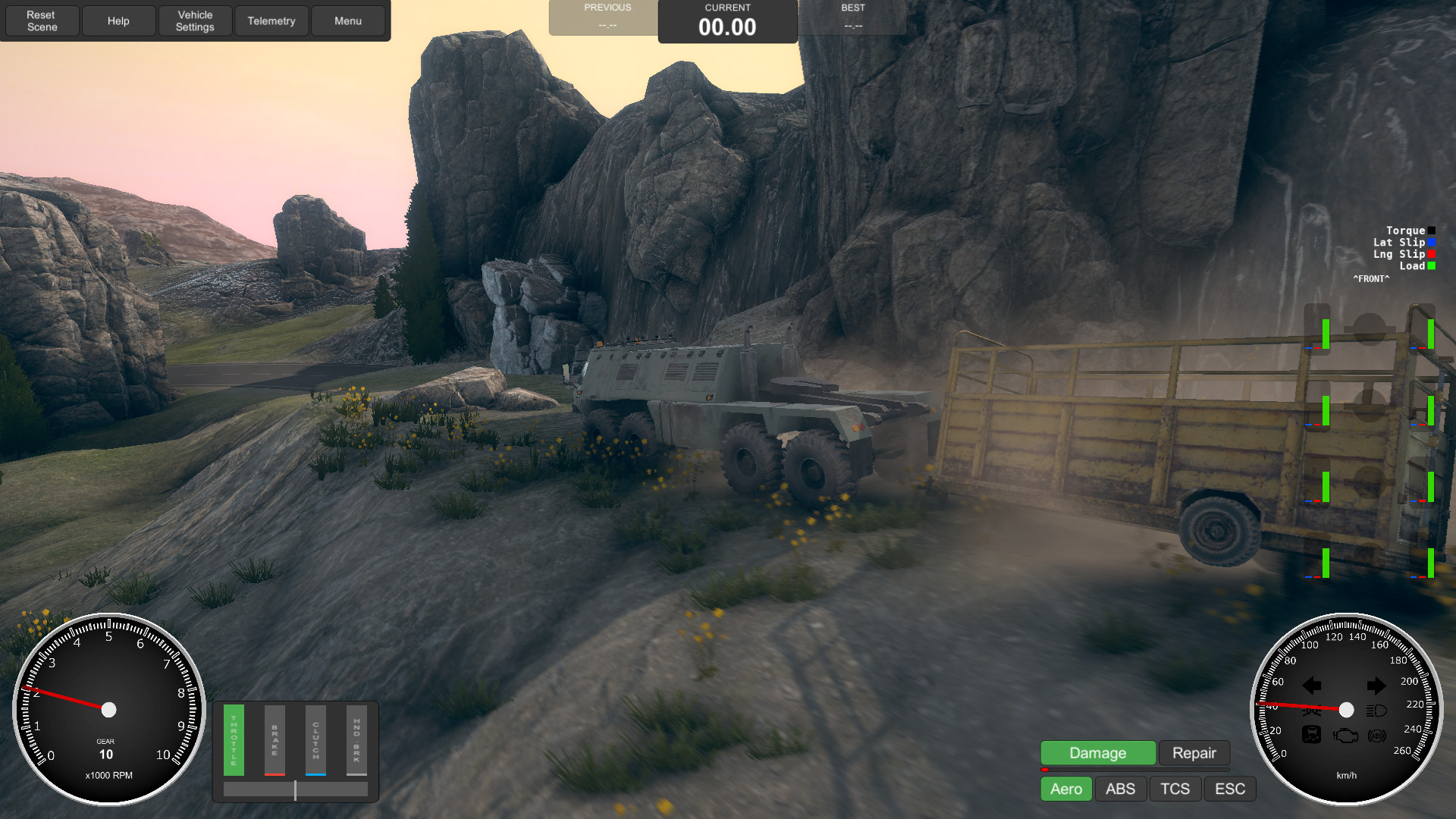The image size is (1456, 819).
Task: Disable the Aero toggle
Action: pos(1065,789)
